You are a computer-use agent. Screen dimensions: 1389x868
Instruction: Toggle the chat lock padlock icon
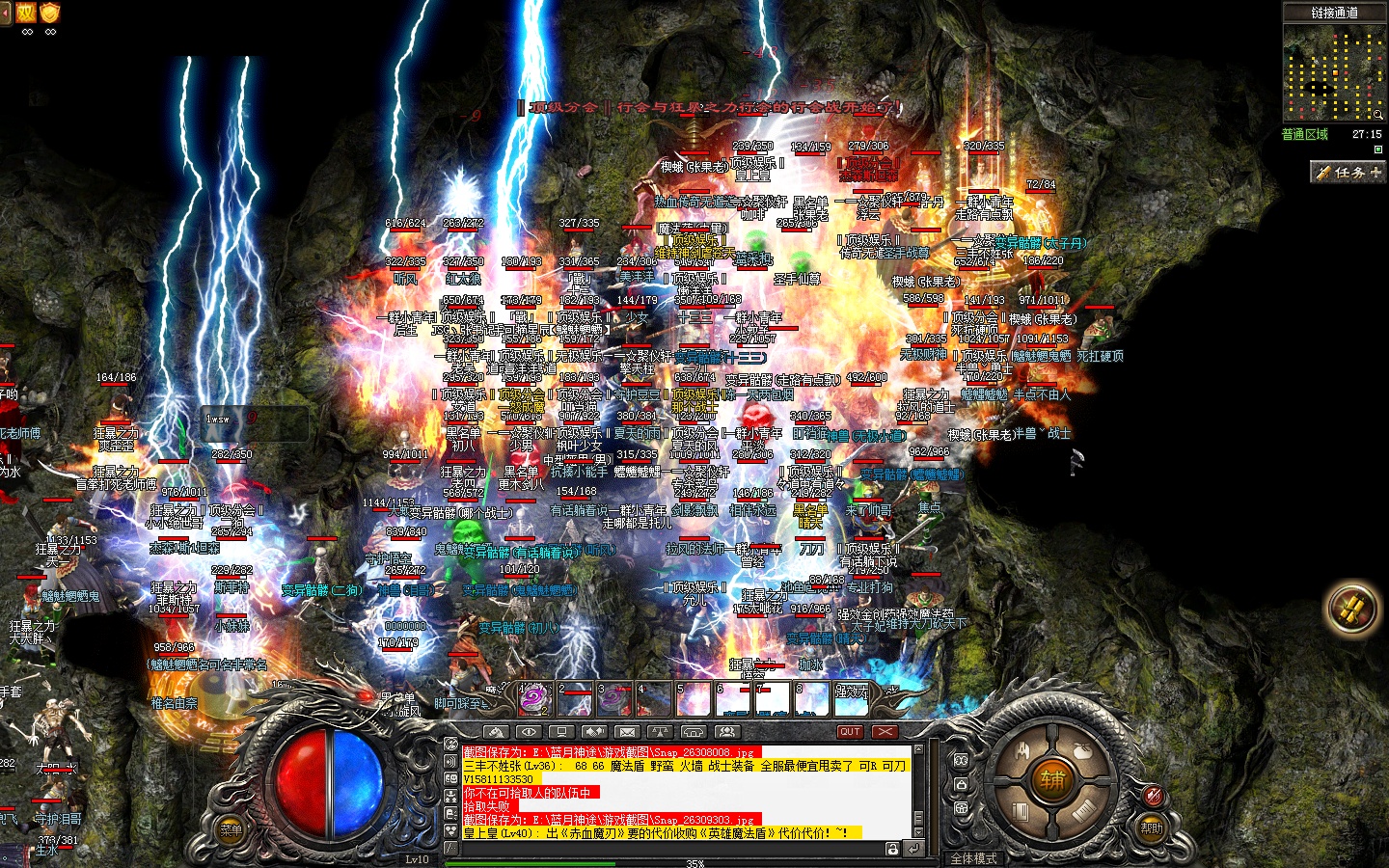[x=893, y=849]
